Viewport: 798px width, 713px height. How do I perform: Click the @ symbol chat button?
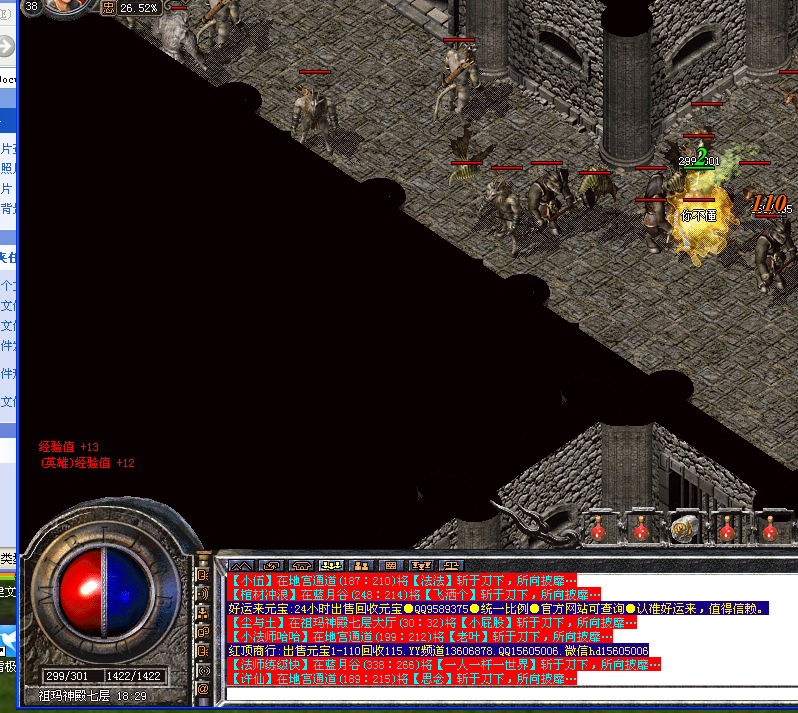coord(203,689)
